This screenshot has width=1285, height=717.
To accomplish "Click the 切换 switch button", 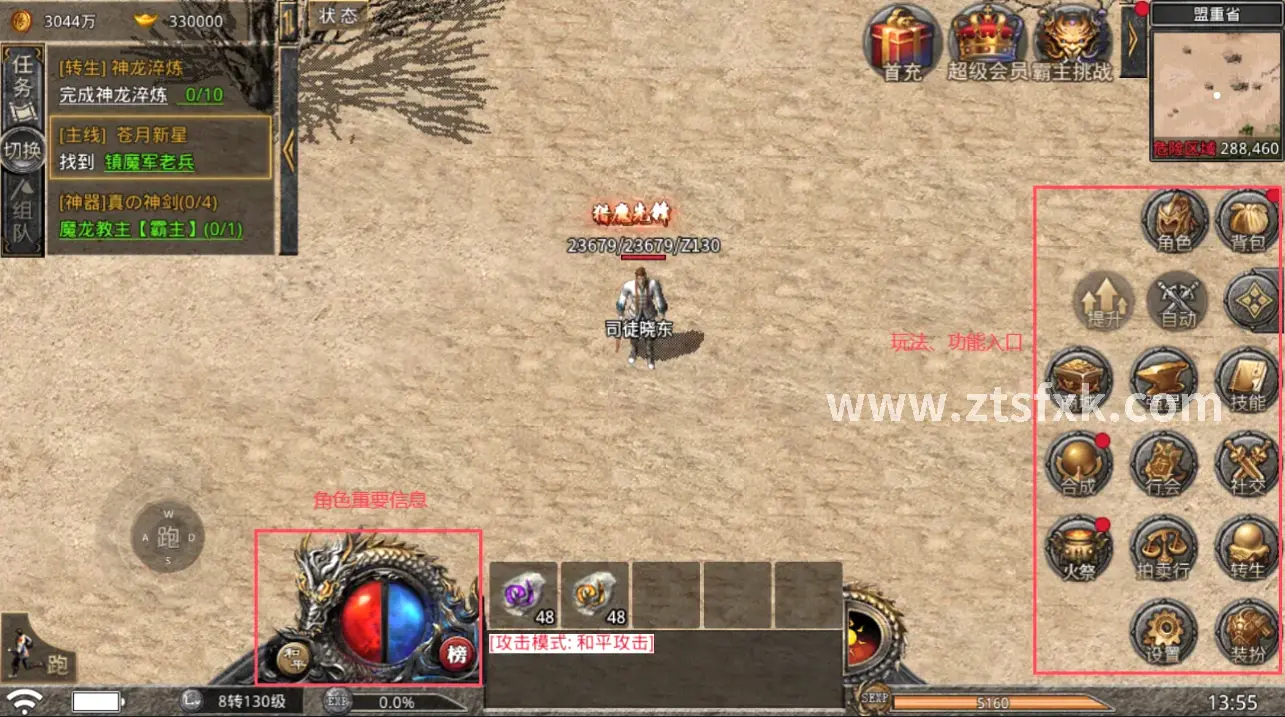I will coord(21,150).
